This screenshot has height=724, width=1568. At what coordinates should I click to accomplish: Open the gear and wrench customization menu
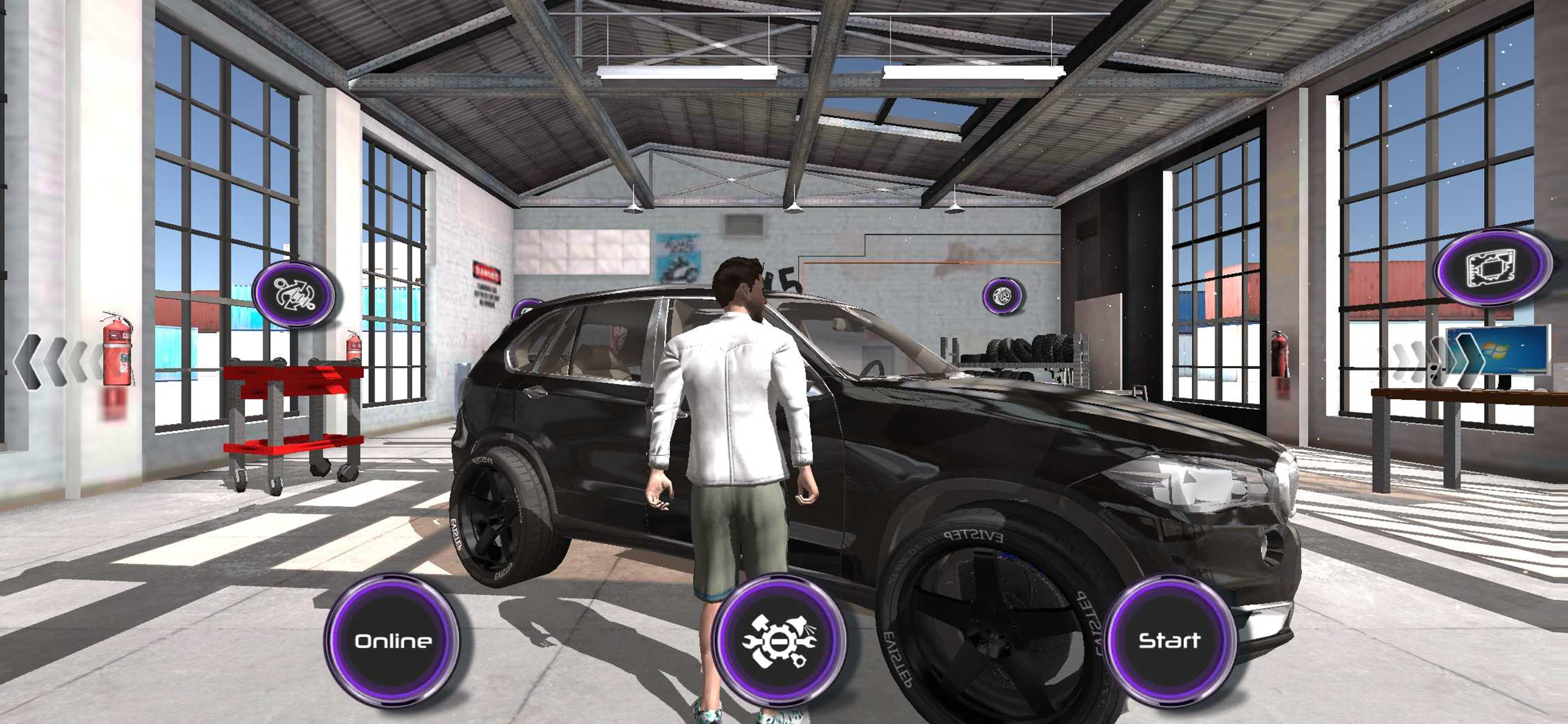779,641
